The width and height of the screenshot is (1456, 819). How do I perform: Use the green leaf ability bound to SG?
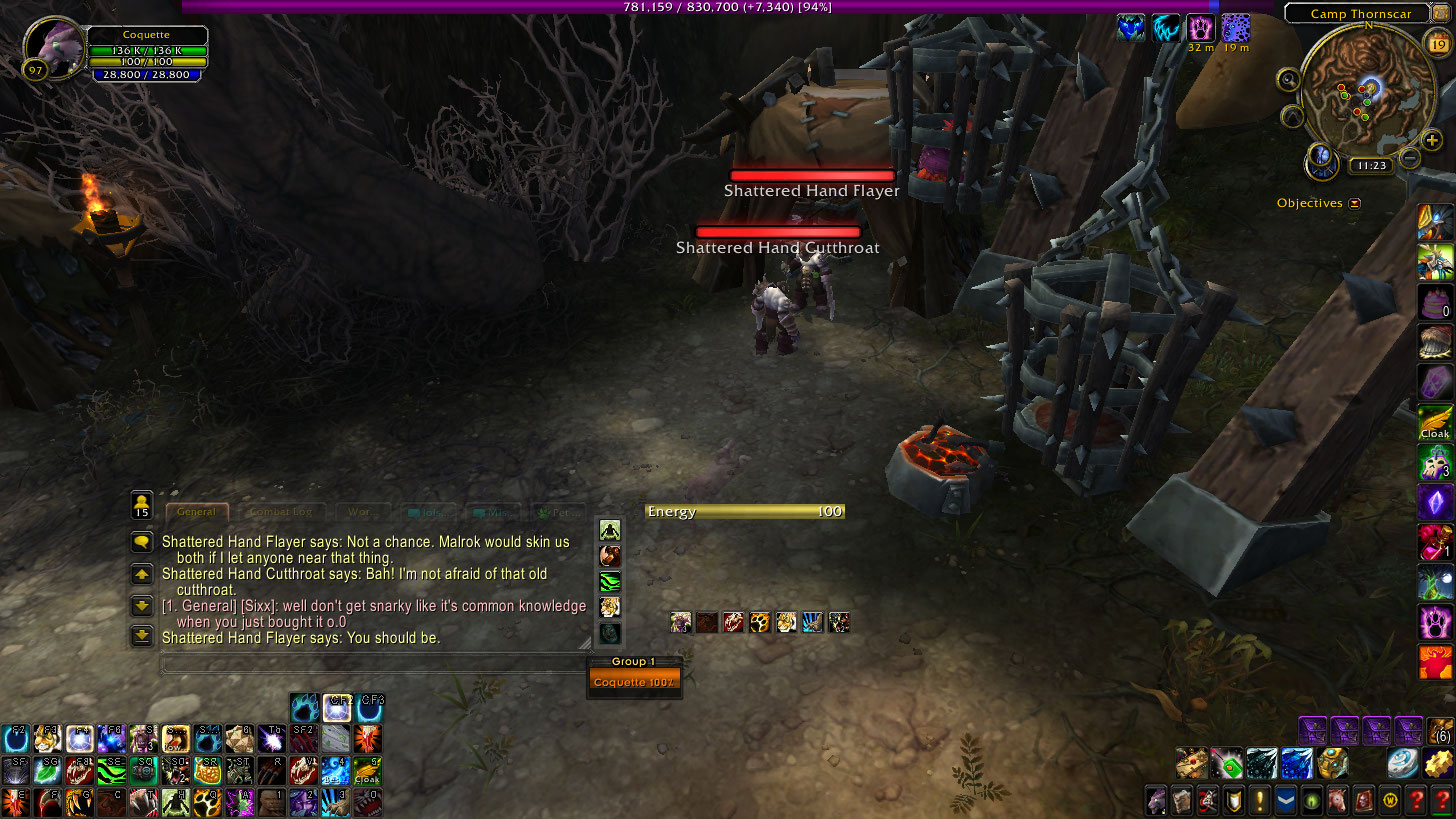[x=46, y=771]
